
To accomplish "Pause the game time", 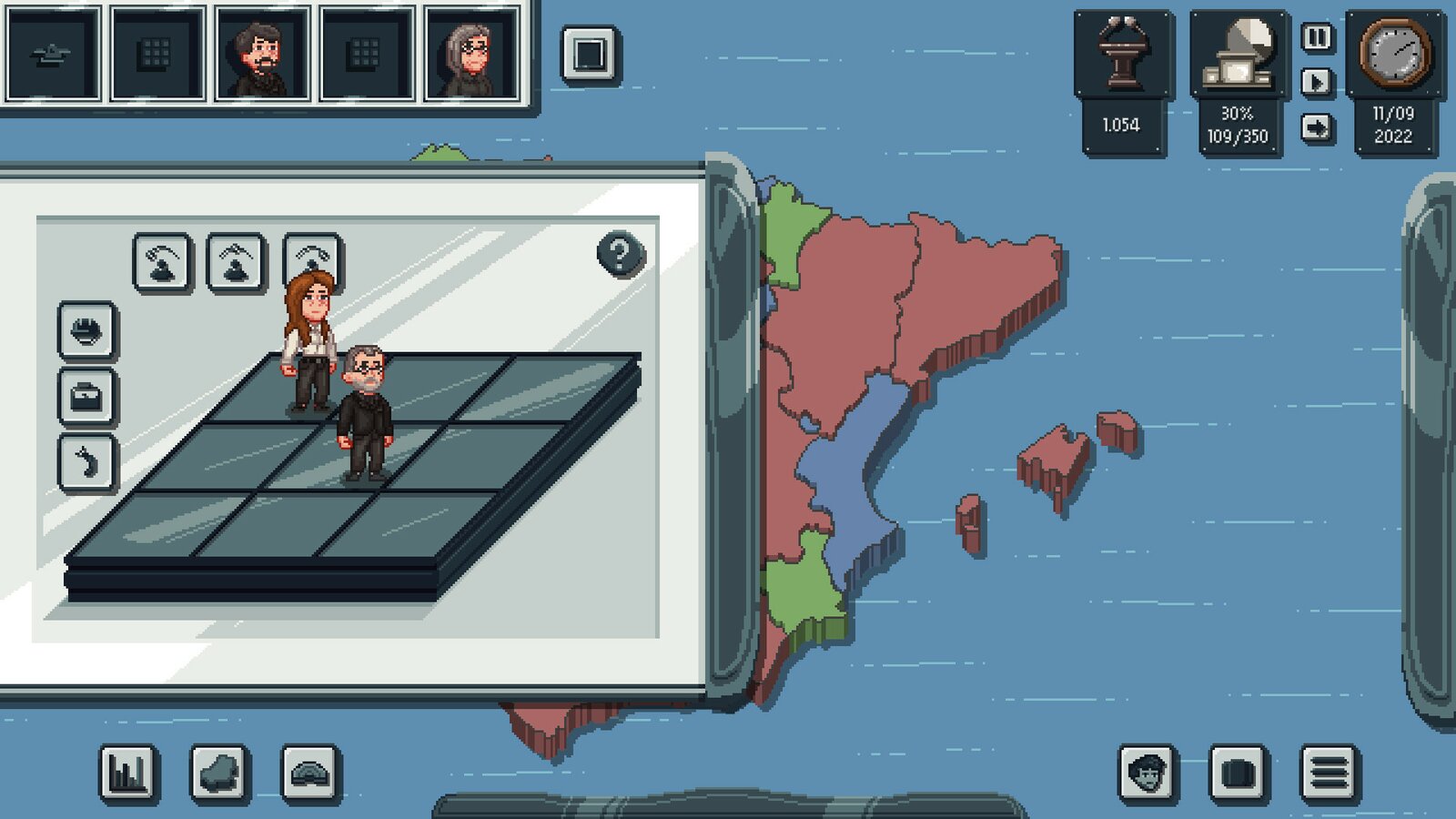I will (1317, 37).
